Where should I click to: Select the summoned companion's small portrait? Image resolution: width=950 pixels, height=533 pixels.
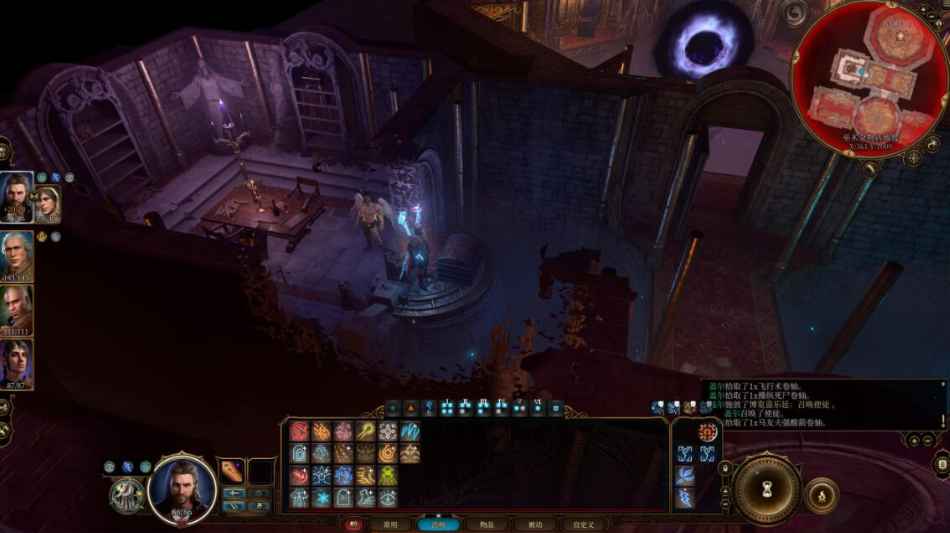[48, 203]
